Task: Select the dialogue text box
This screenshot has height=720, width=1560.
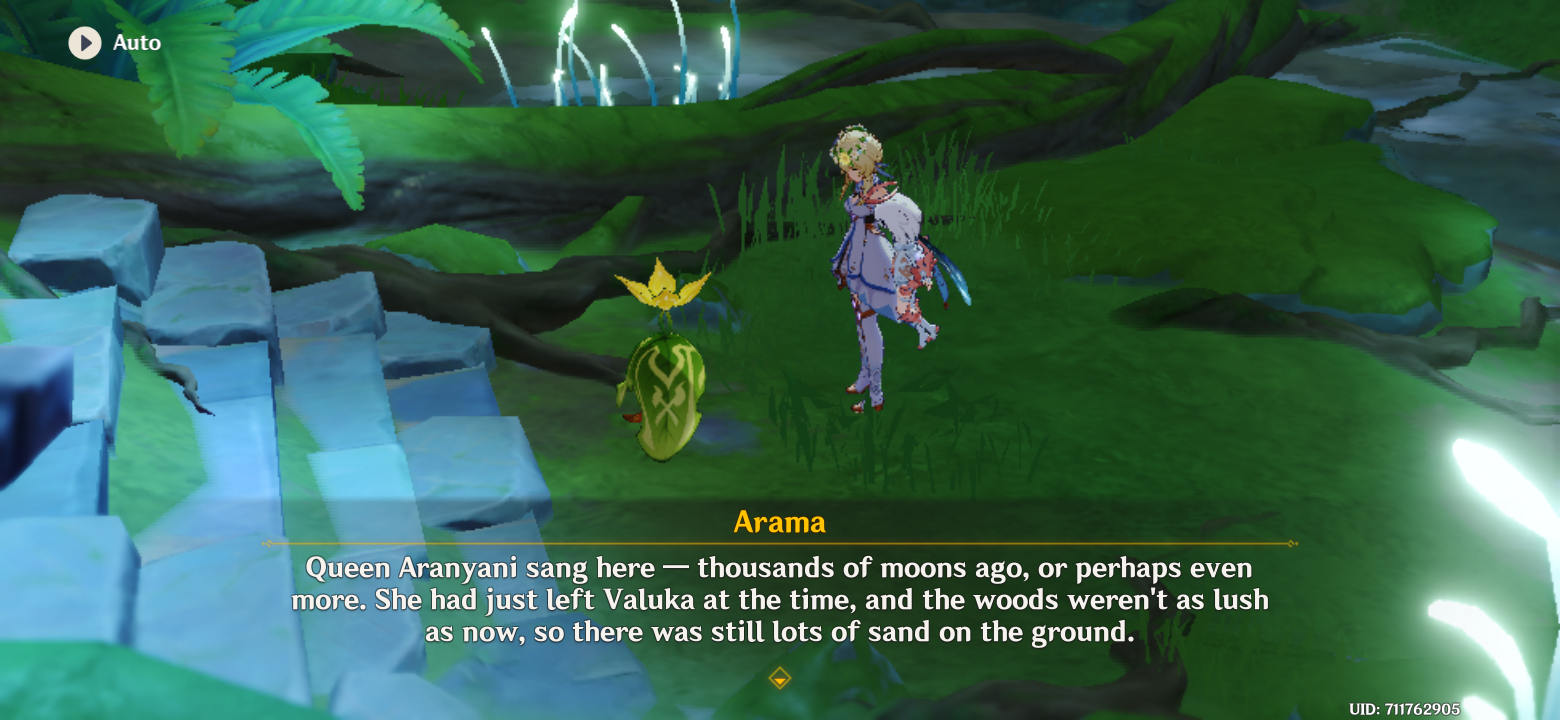Action: (780, 600)
